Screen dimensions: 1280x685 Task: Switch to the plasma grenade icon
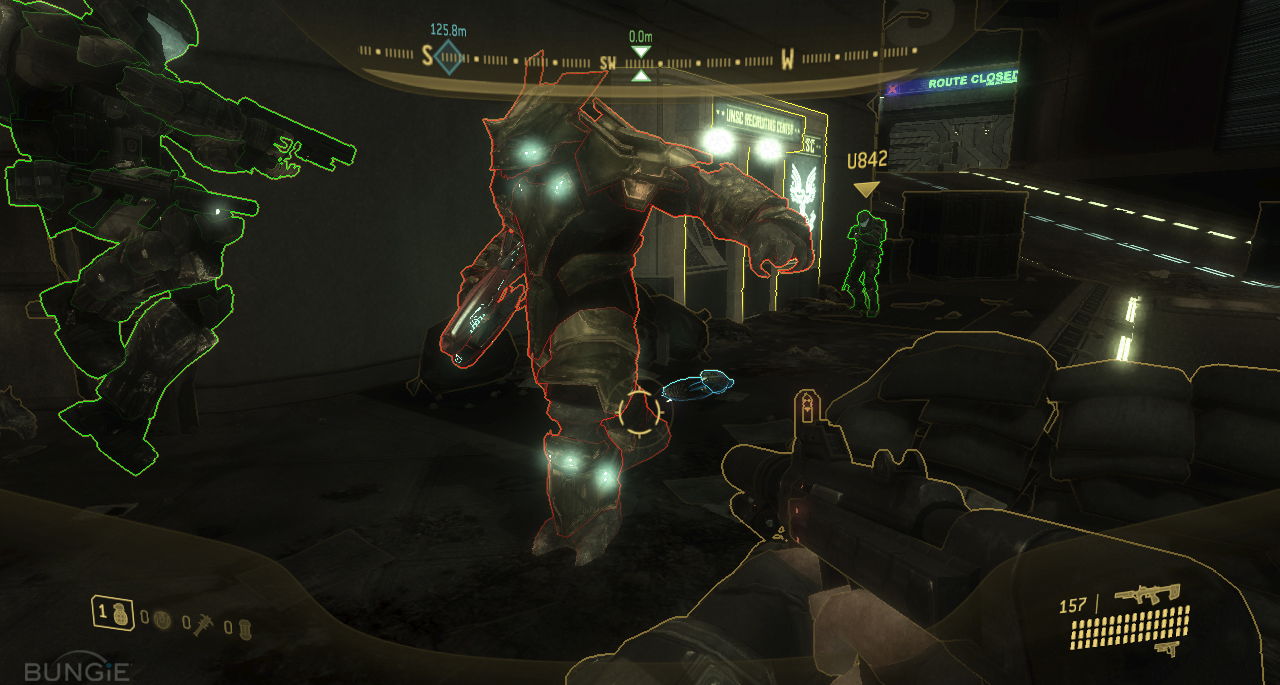162,621
